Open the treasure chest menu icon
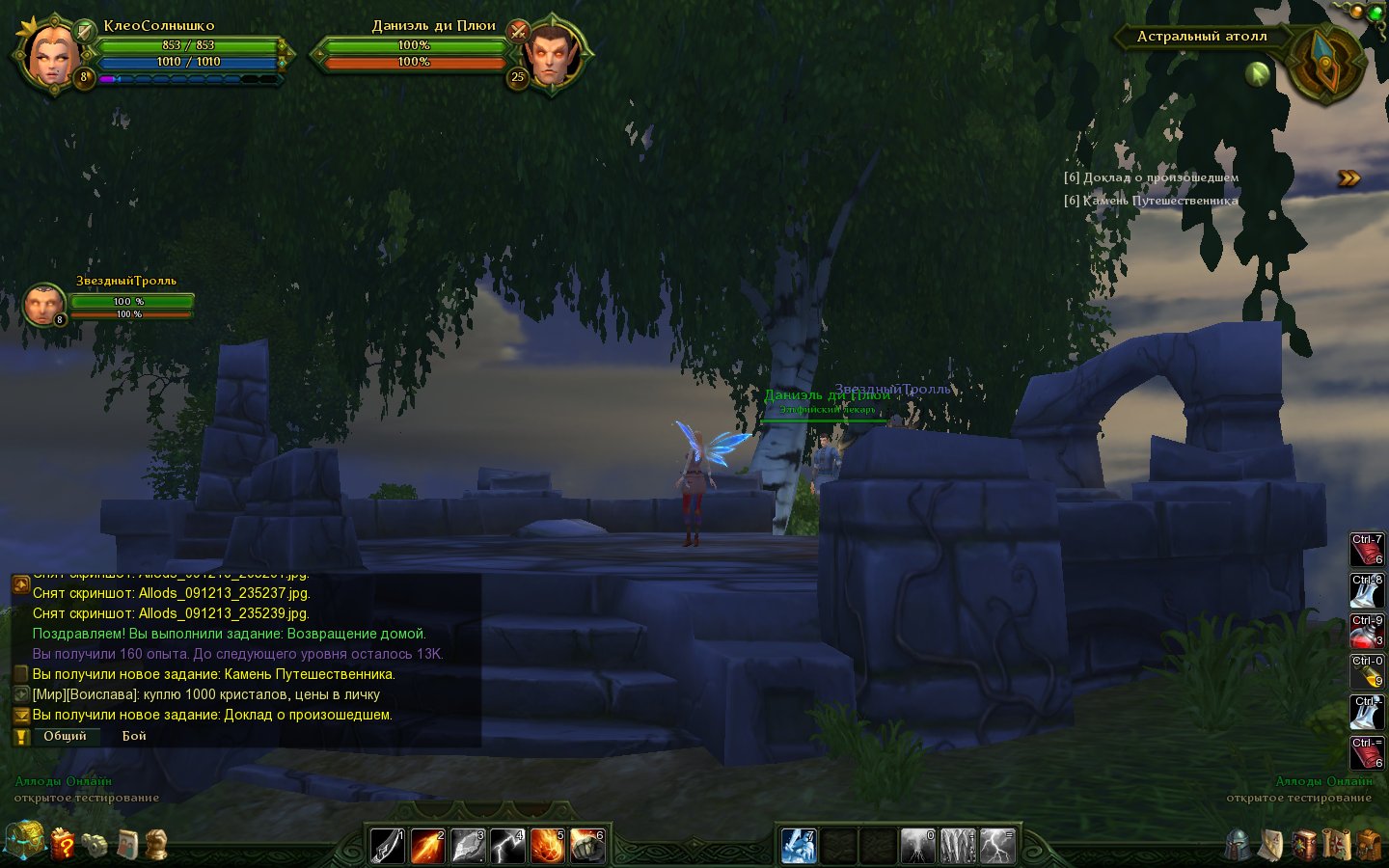1389x868 pixels. (24, 840)
